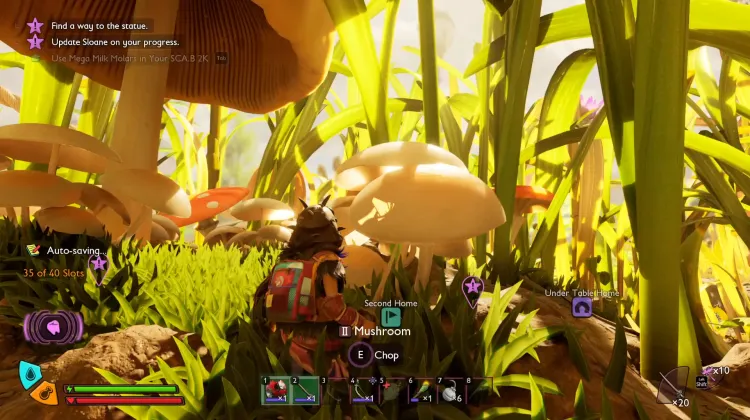750x420 pixels.
Task: Click the Second Home waypoint marker
Action: [x=390, y=317]
